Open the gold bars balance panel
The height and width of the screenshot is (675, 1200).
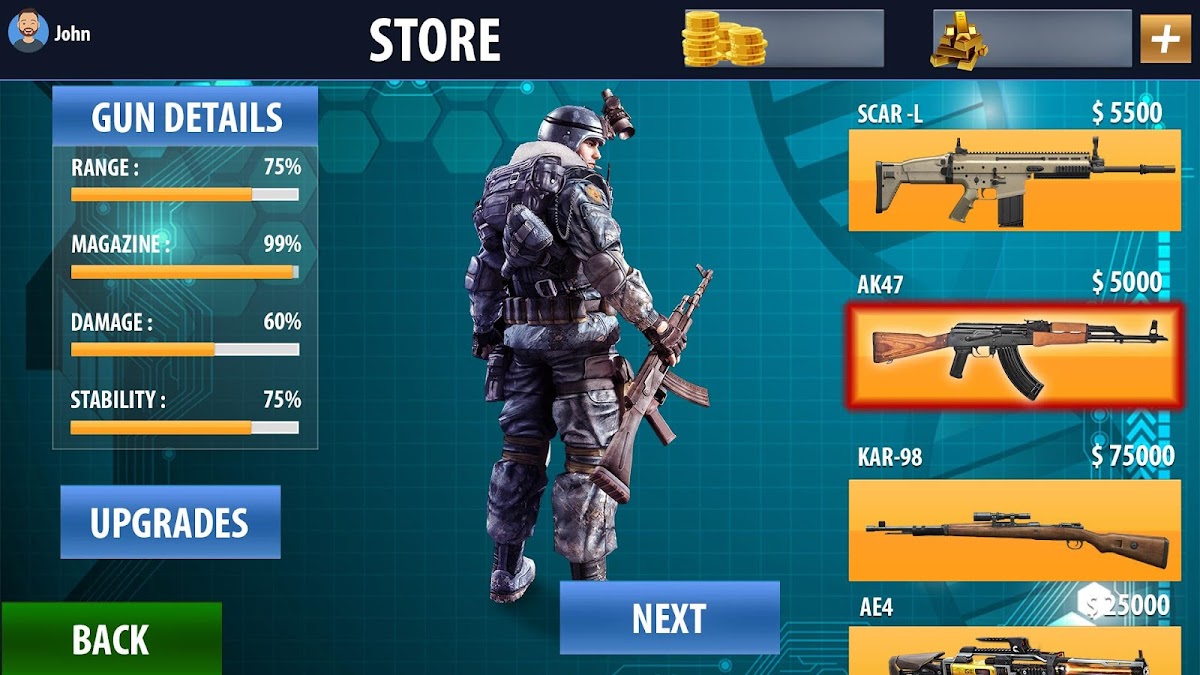pyautogui.click(x=1031, y=39)
